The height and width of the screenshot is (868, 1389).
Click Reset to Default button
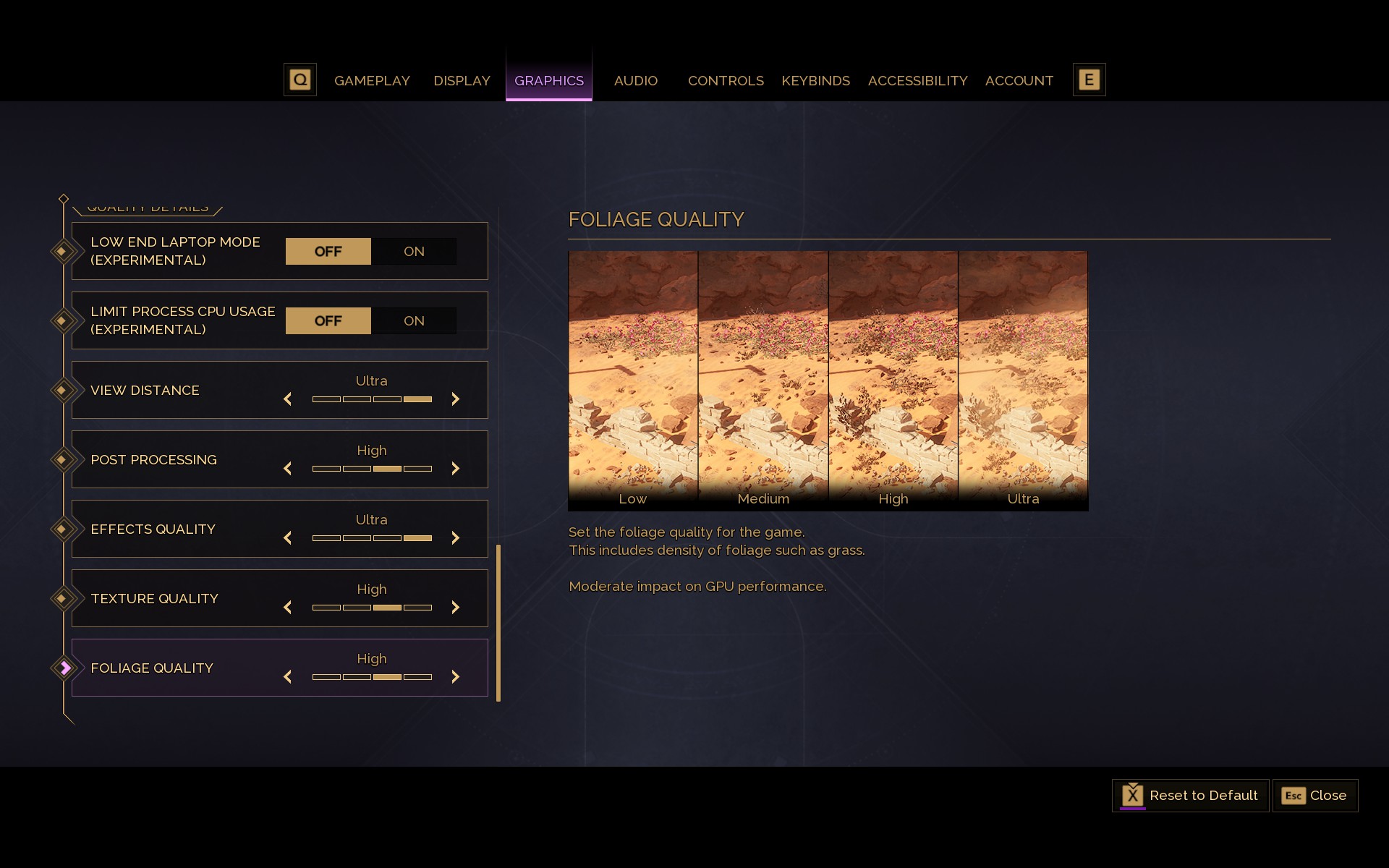pos(1190,795)
